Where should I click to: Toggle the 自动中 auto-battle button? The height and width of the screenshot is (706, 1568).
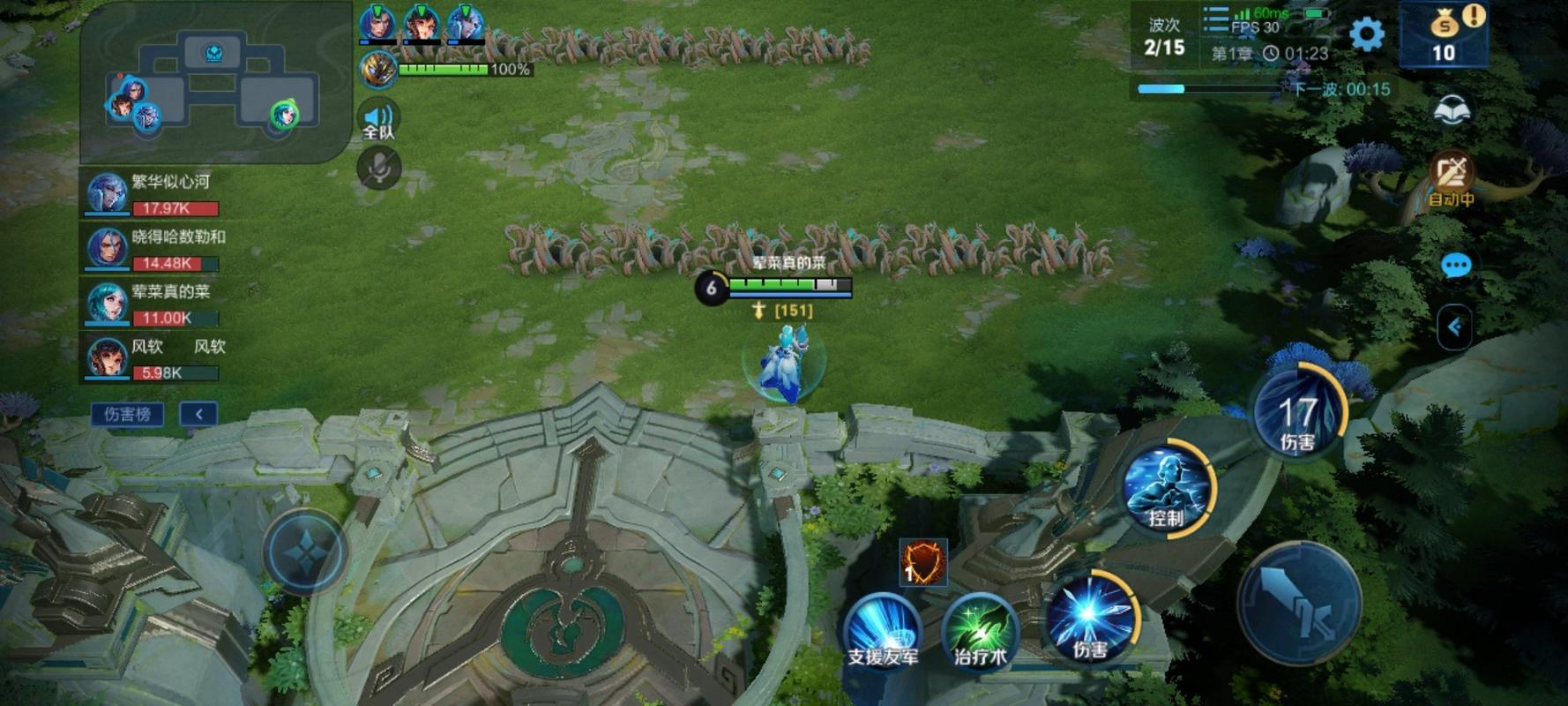pos(1452,176)
